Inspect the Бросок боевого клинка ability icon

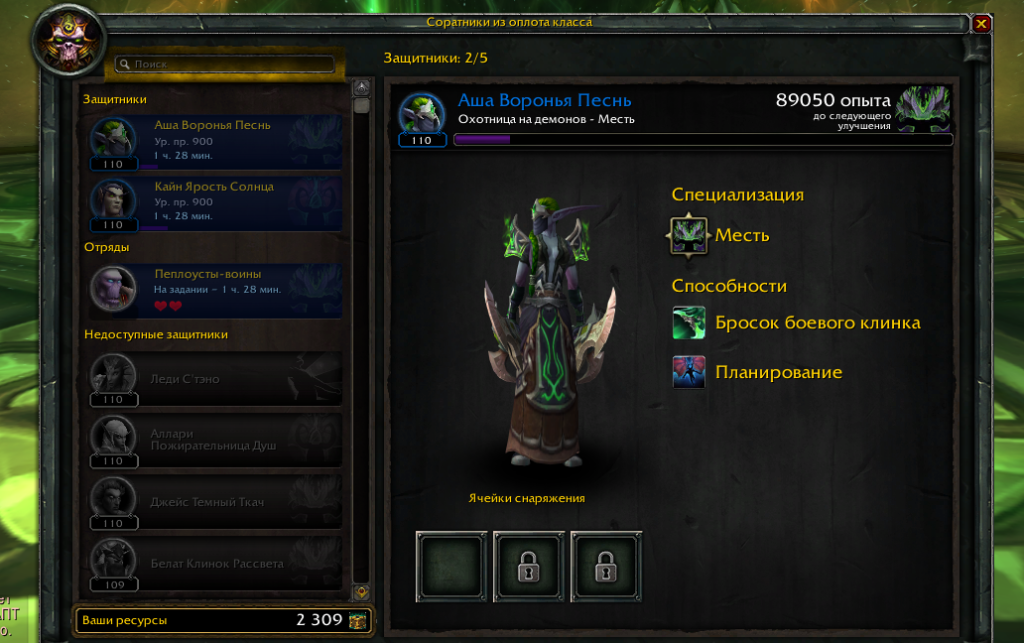coord(689,323)
